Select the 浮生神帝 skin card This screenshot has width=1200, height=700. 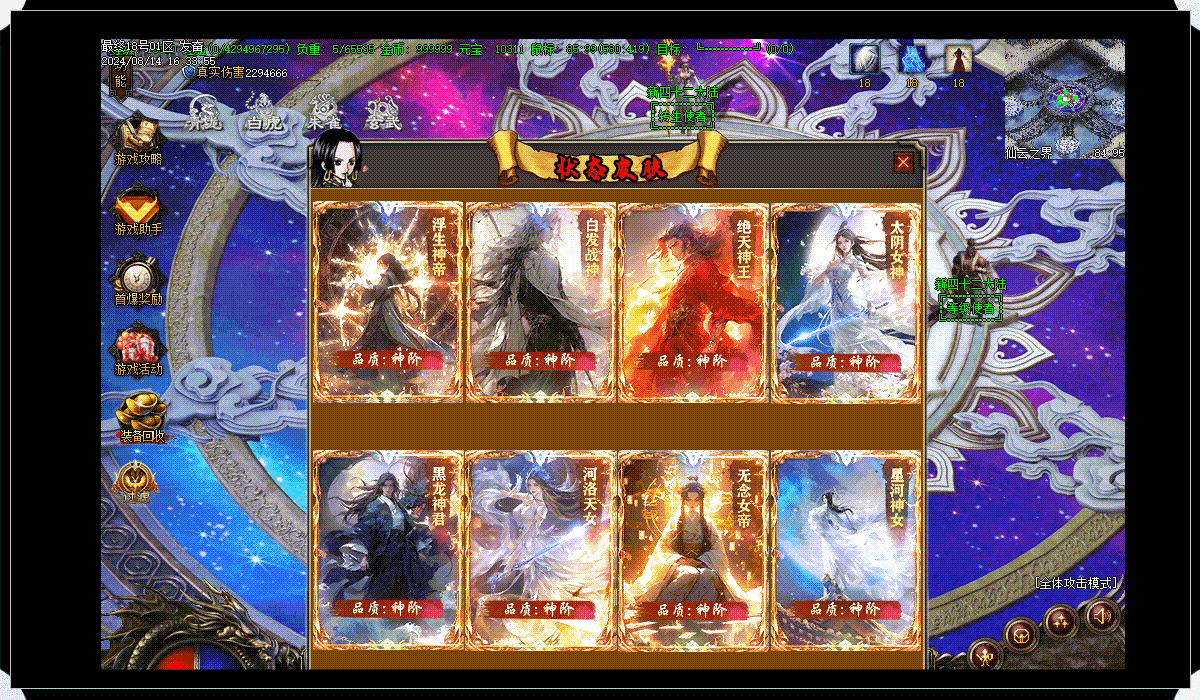[x=389, y=301]
